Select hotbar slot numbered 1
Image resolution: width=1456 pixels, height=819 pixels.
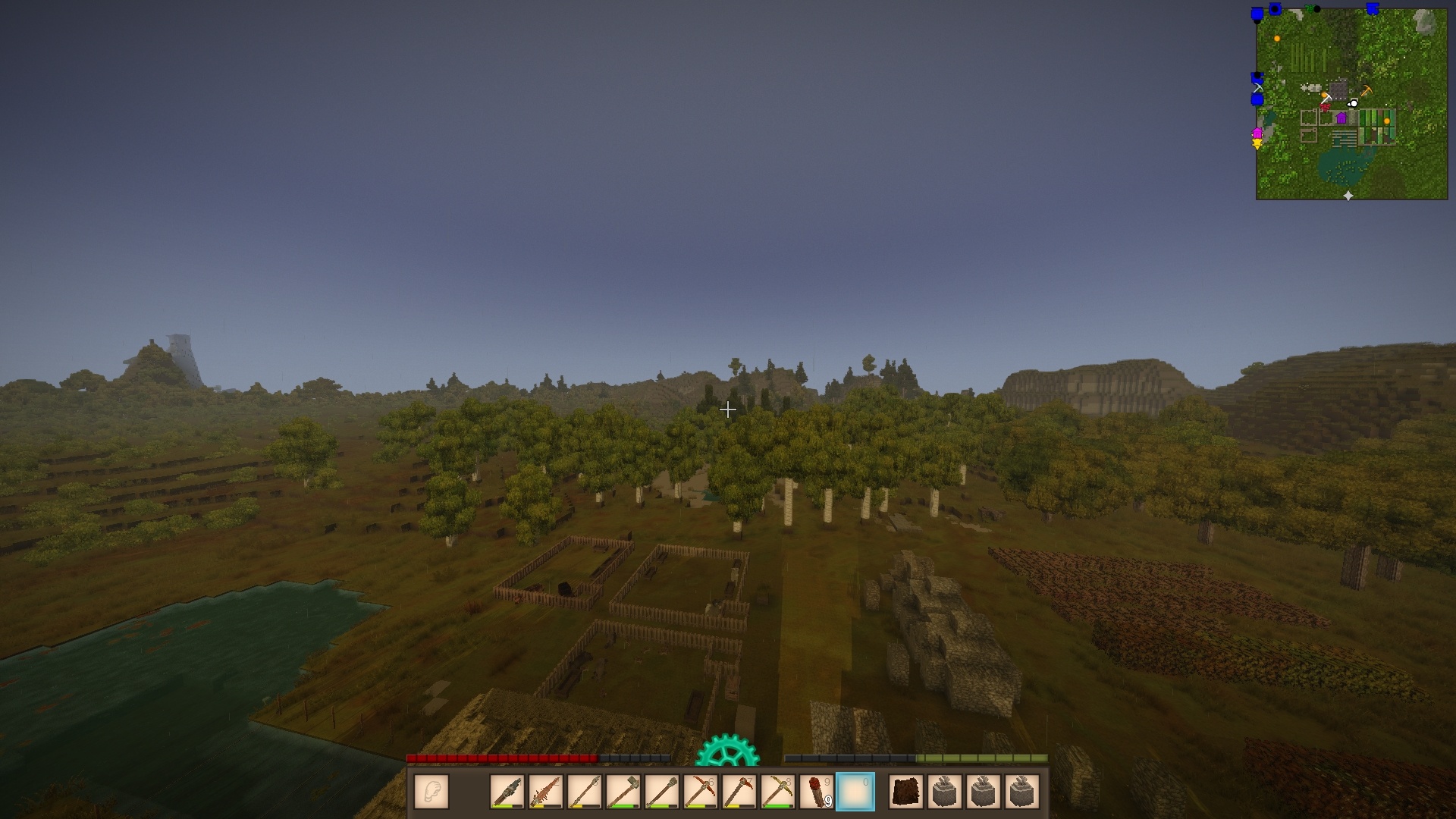pos(507,792)
